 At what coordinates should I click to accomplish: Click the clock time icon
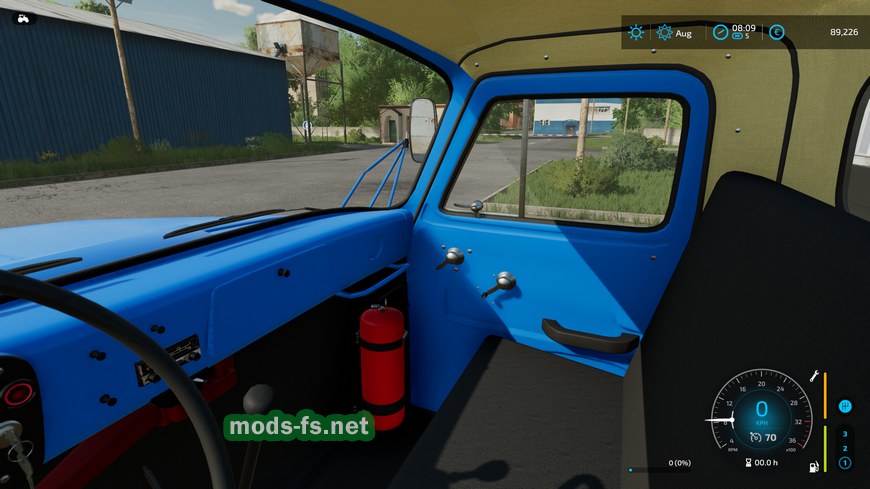click(x=720, y=32)
